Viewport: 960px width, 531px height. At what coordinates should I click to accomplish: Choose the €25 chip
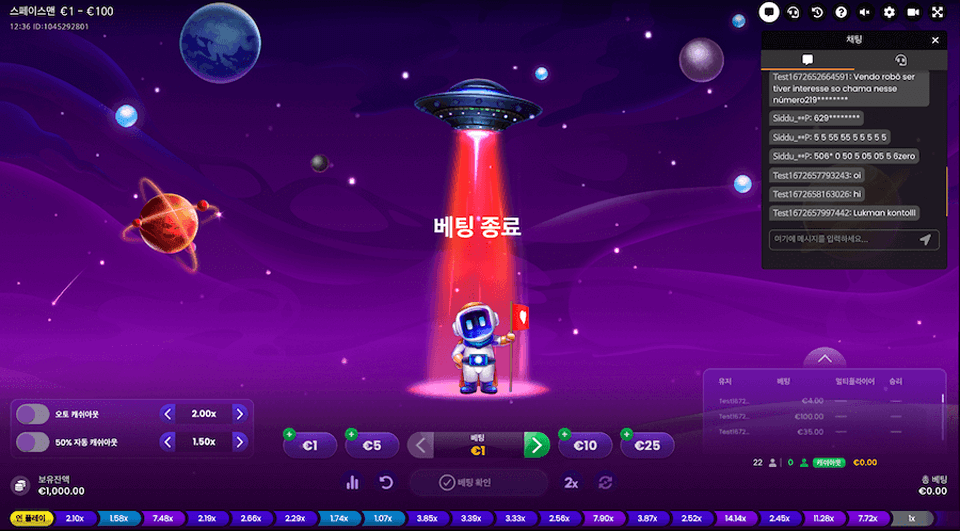click(647, 446)
